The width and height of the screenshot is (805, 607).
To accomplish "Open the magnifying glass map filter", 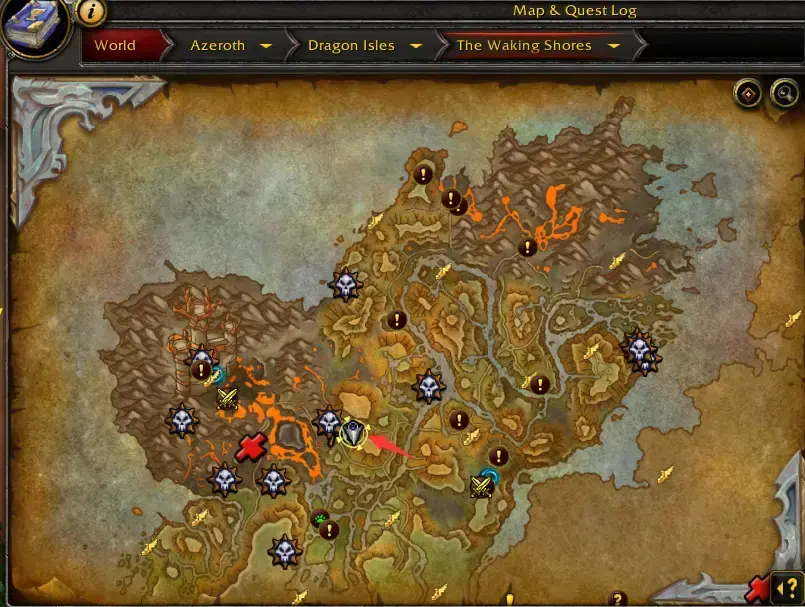I will (x=785, y=94).
